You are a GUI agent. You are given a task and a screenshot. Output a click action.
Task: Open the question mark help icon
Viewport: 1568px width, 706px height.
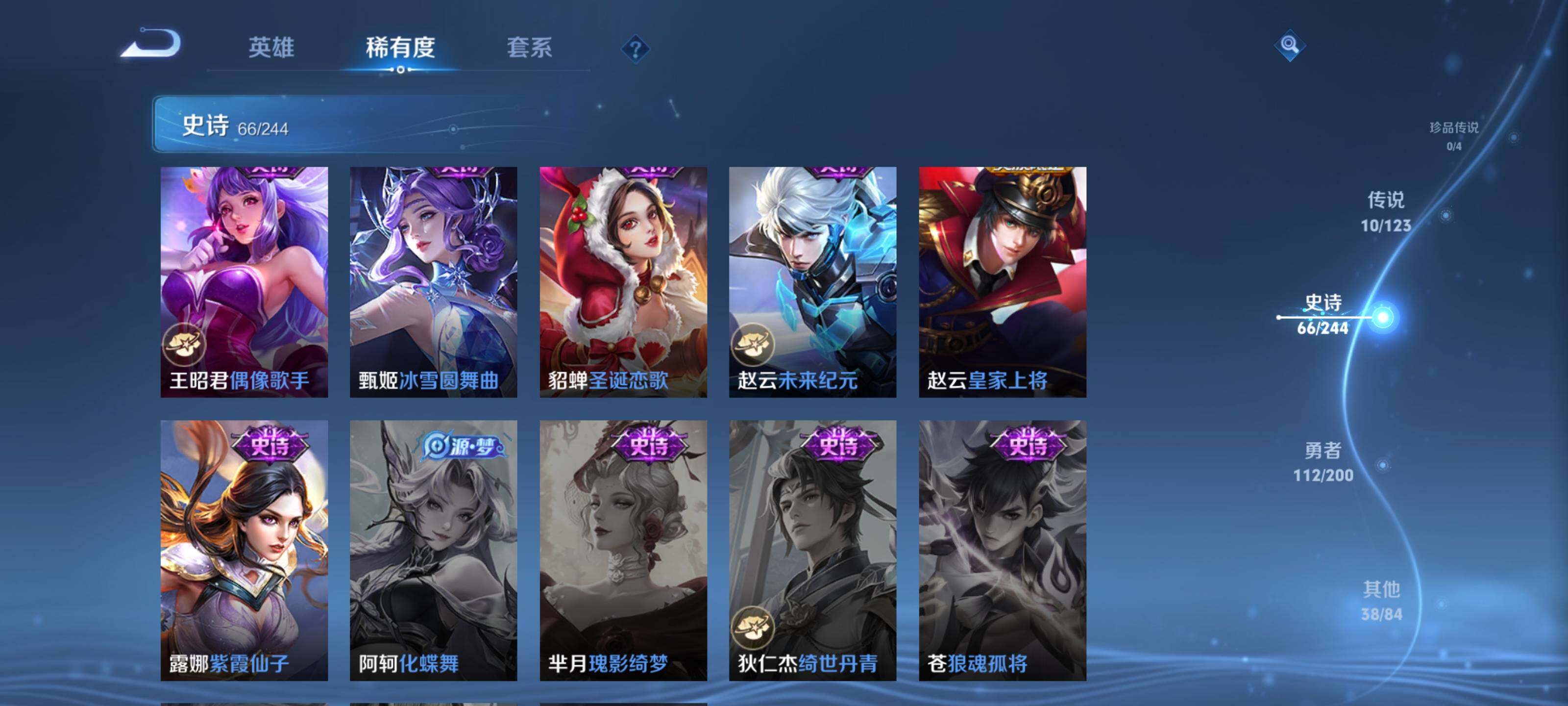point(635,49)
